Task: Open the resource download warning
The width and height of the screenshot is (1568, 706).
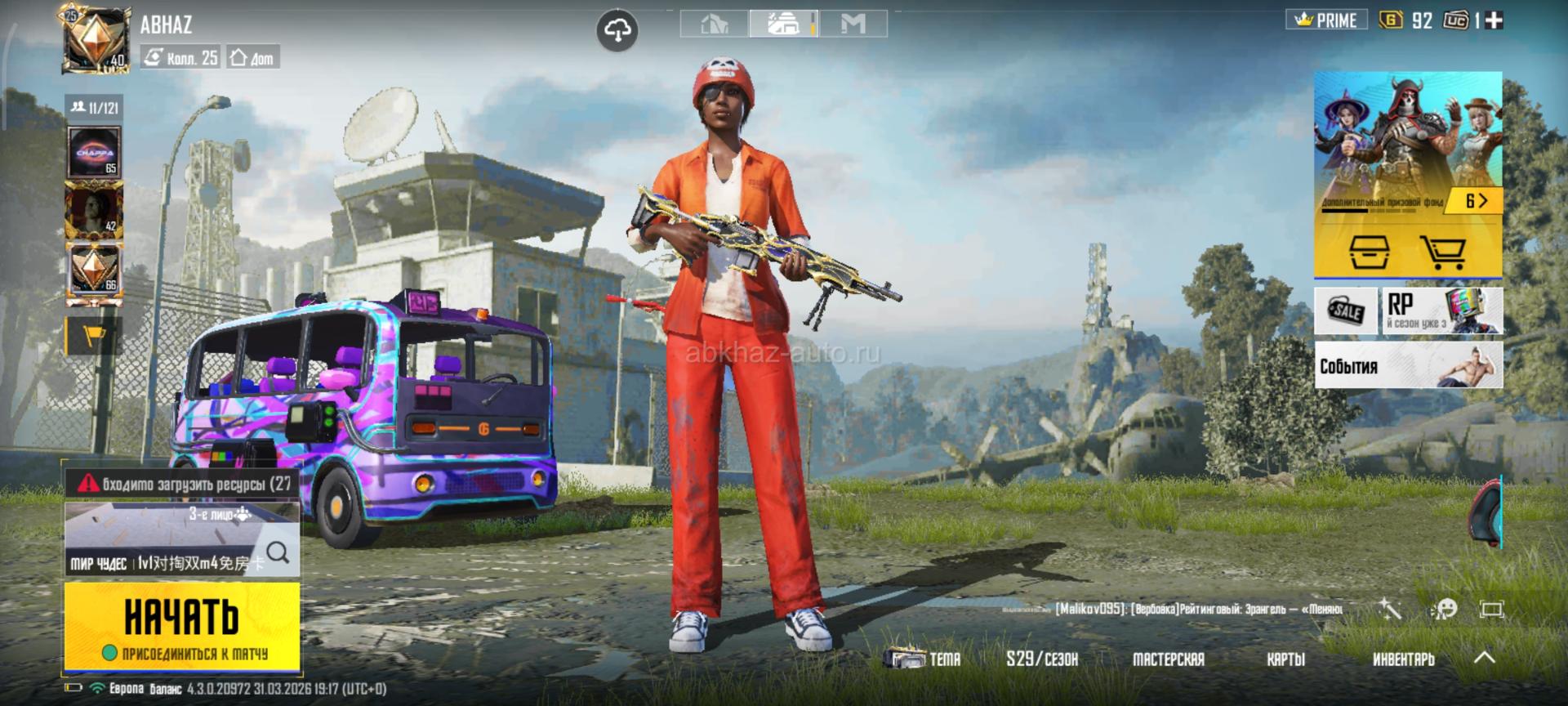Action: (x=183, y=484)
